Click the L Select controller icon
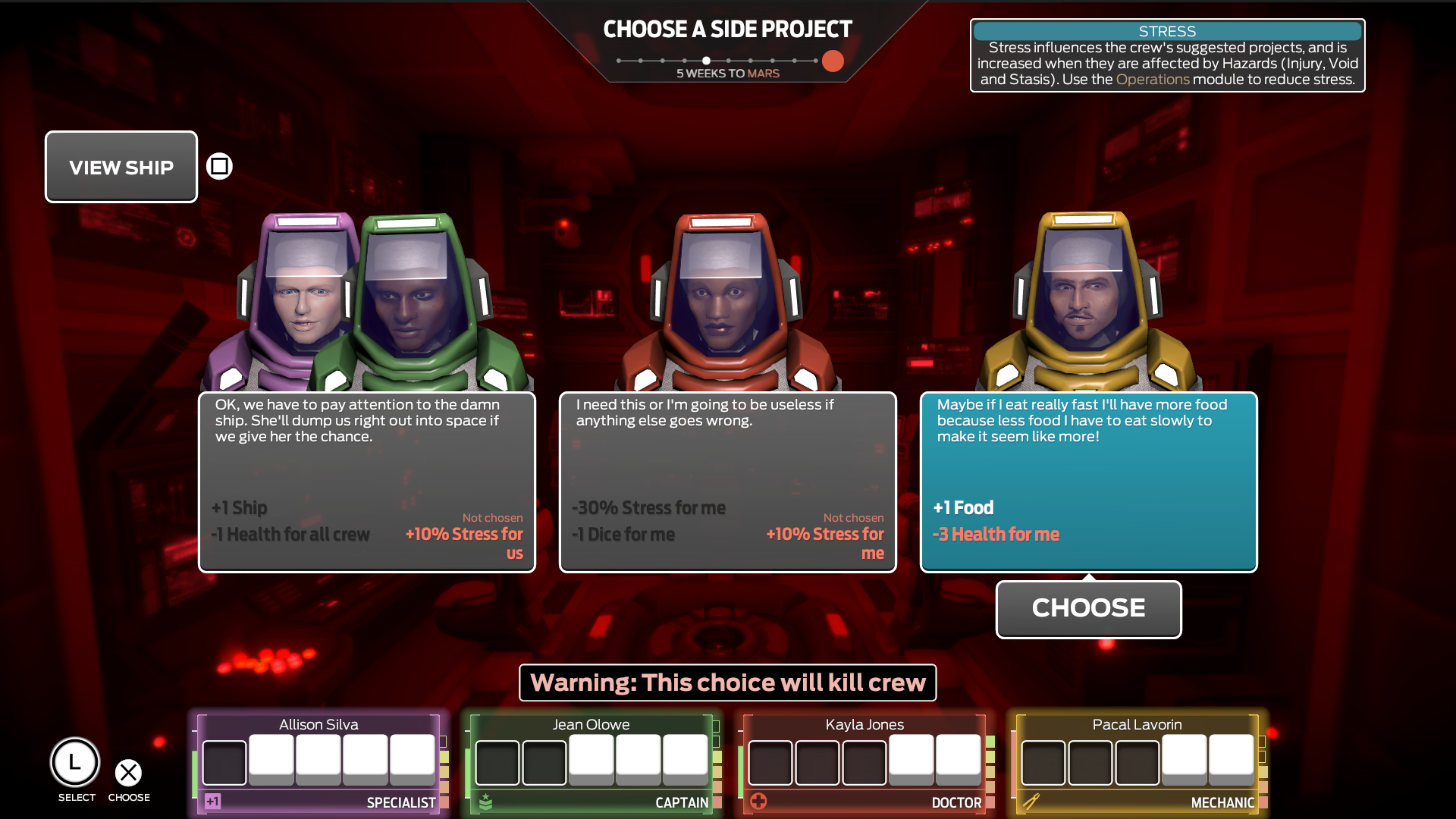1456x819 pixels. tap(75, 763)
